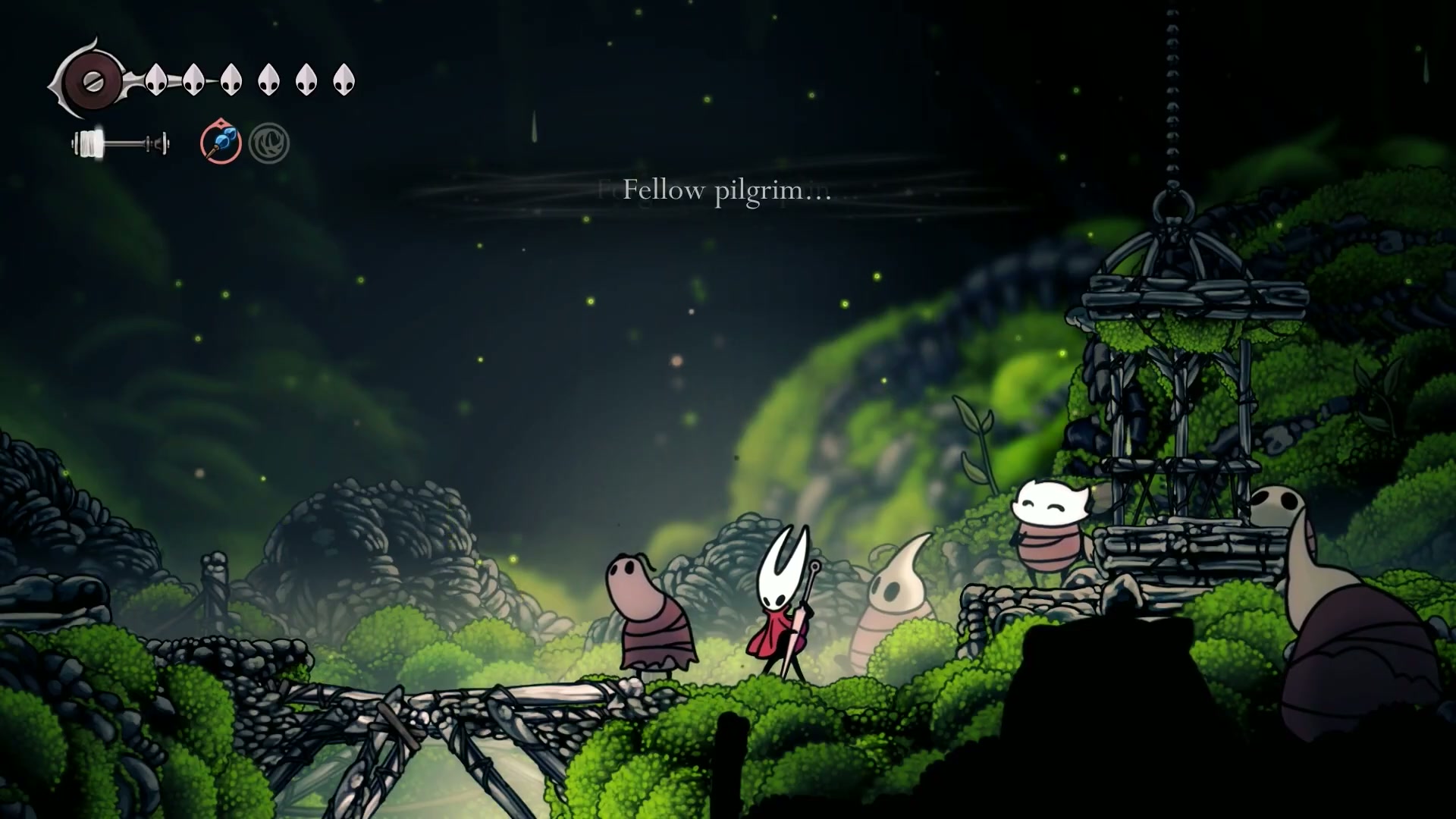Click the round silk spool emblem
Image resolution: width=1456 pixels, height=819 pixels.
click(93, 80)
